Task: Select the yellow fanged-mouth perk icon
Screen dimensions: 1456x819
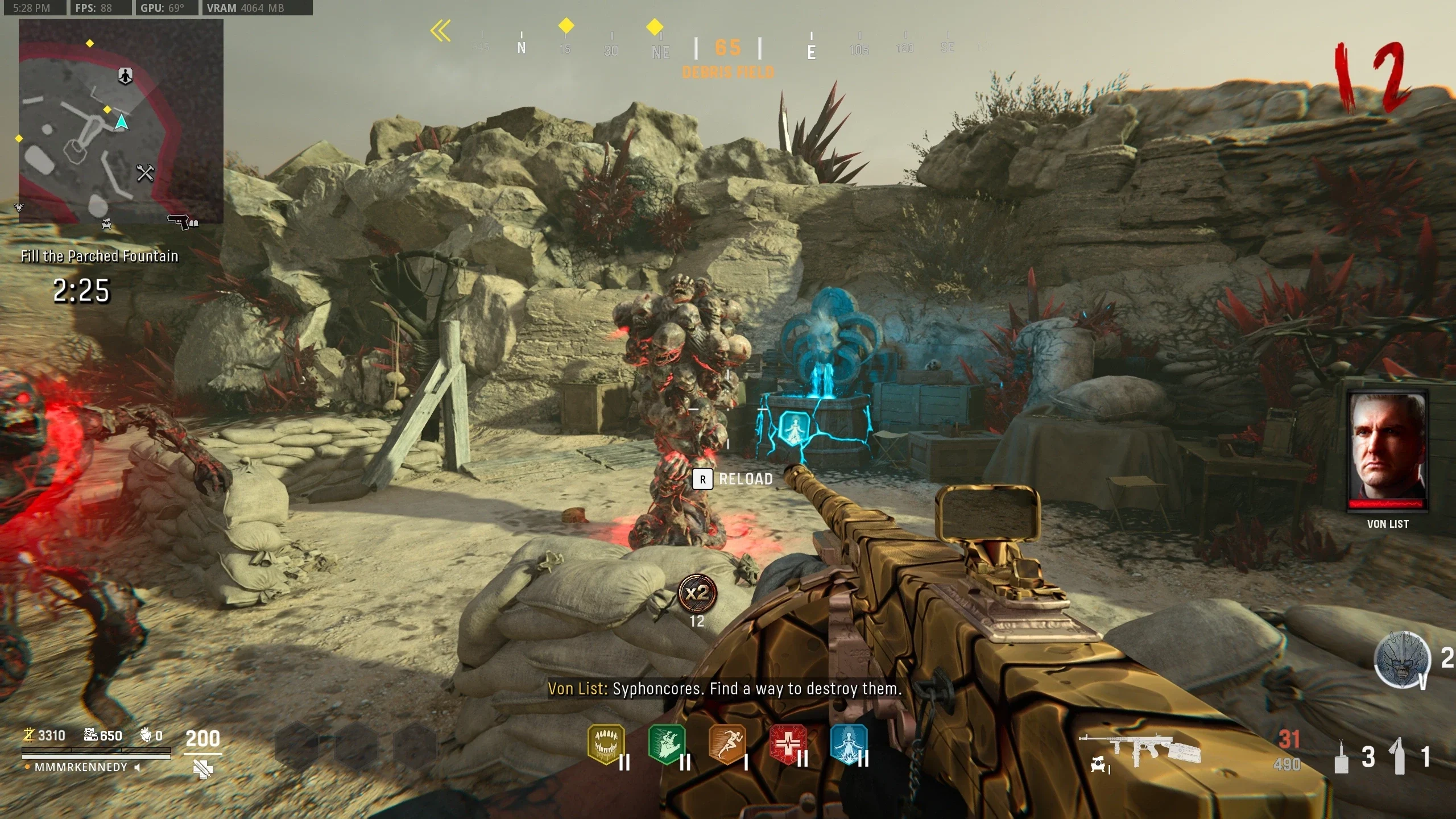Action: coord(606,743)
